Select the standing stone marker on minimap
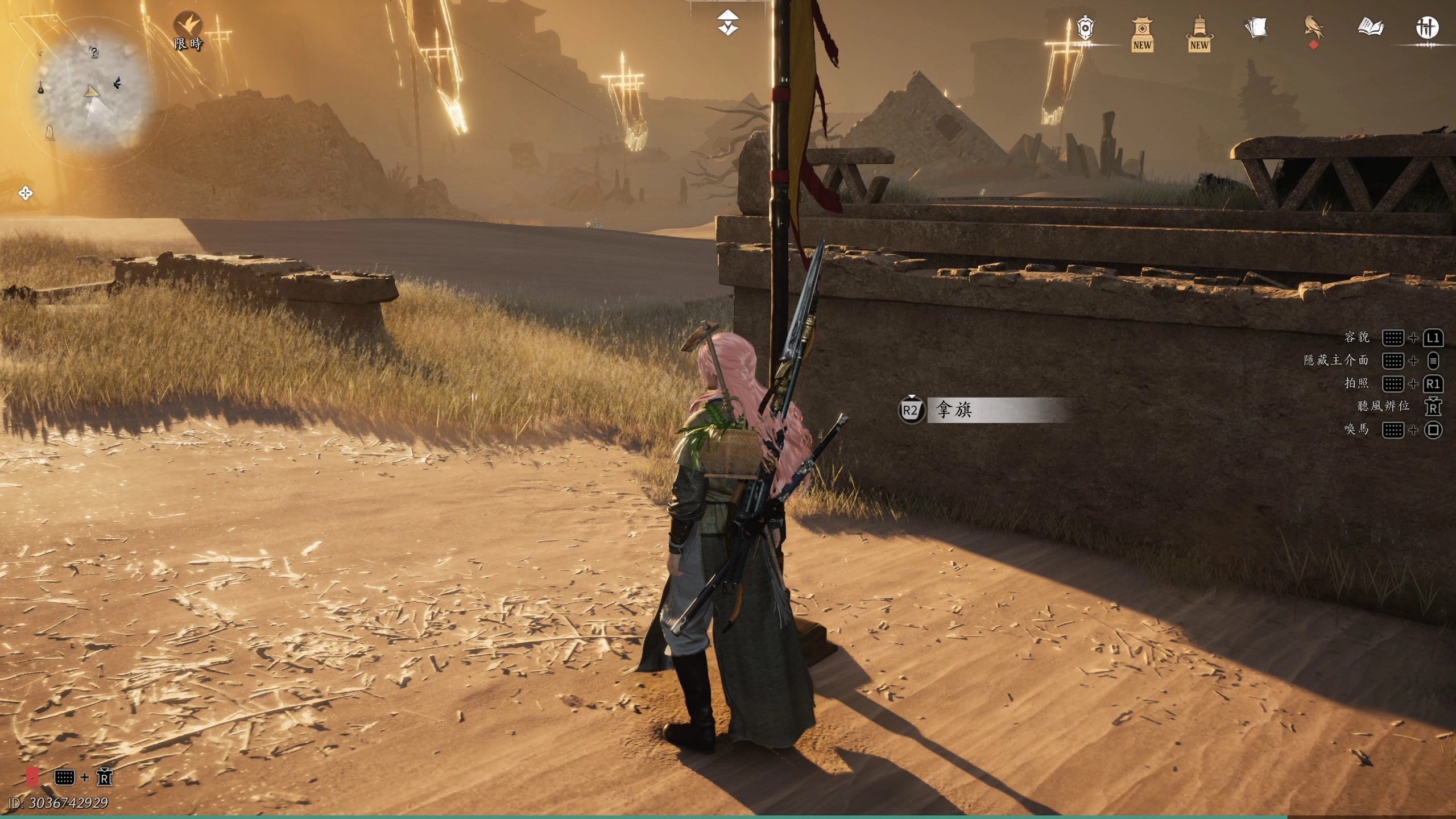This screenshot has height=819, width=1456. coord(50,132)
